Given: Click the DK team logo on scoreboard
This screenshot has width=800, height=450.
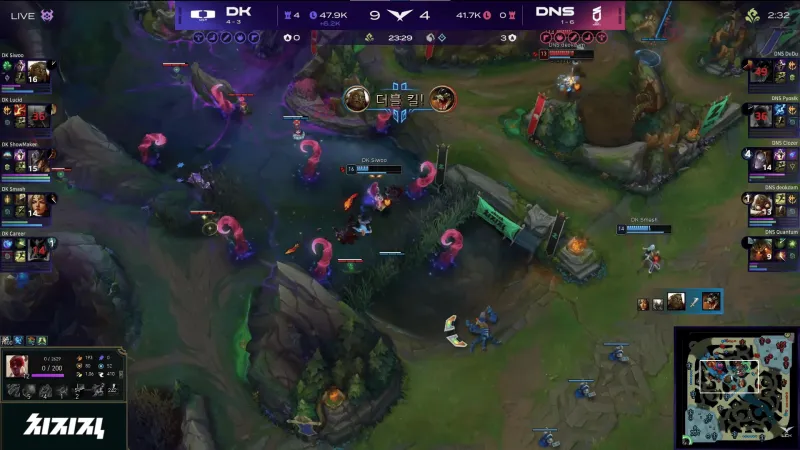Looking at the screenshot, I should click(x=201, y=15).
